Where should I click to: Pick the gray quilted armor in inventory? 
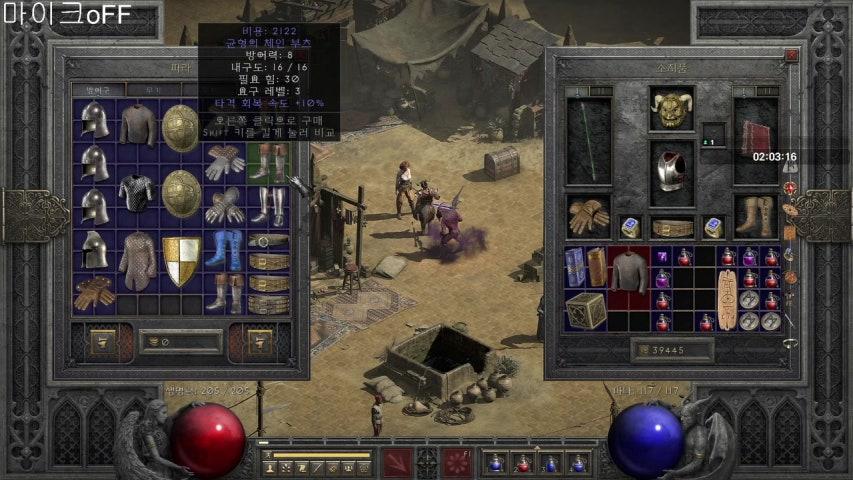tap(629, 270)
